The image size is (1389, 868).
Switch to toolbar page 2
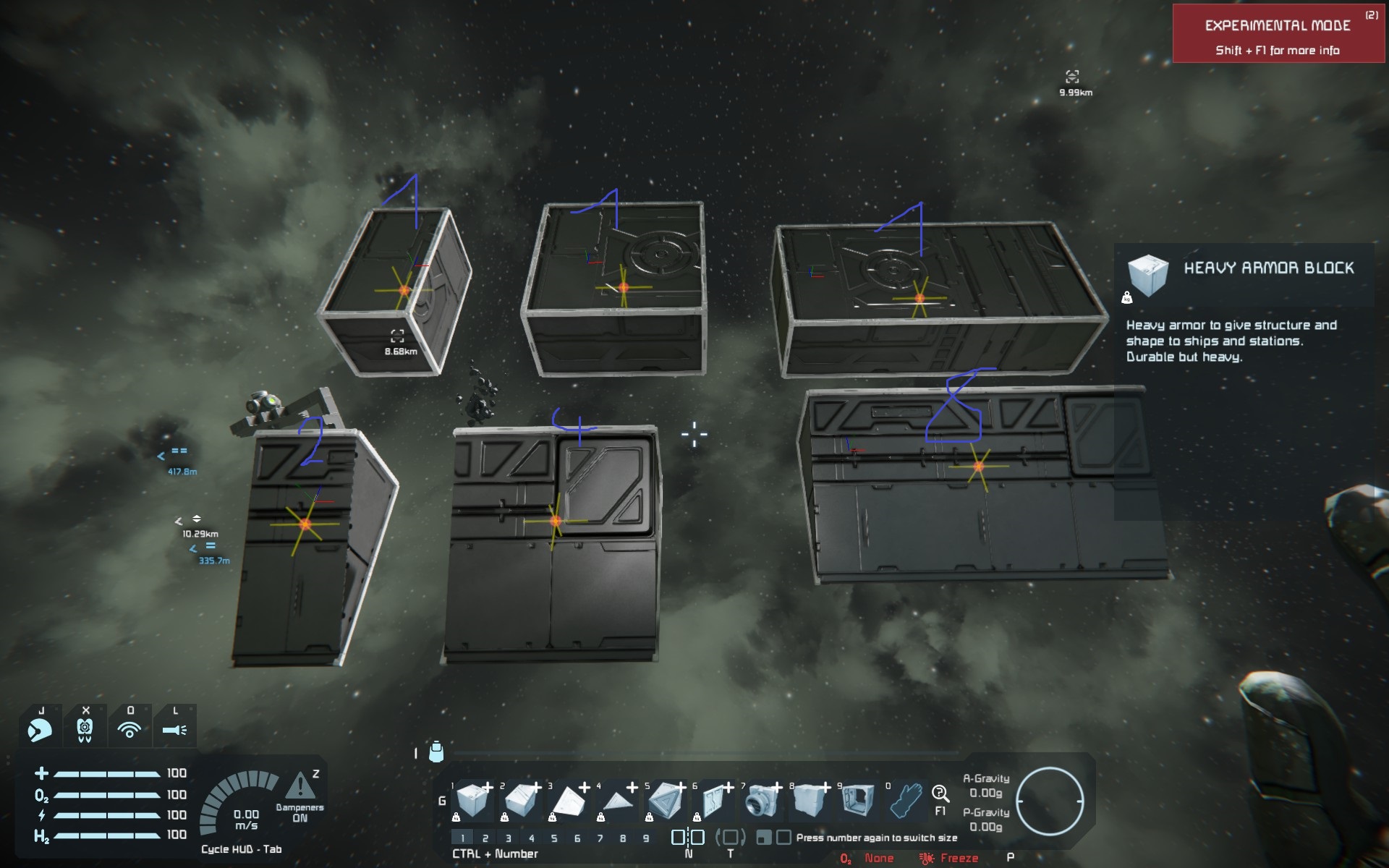click(485, 838)
